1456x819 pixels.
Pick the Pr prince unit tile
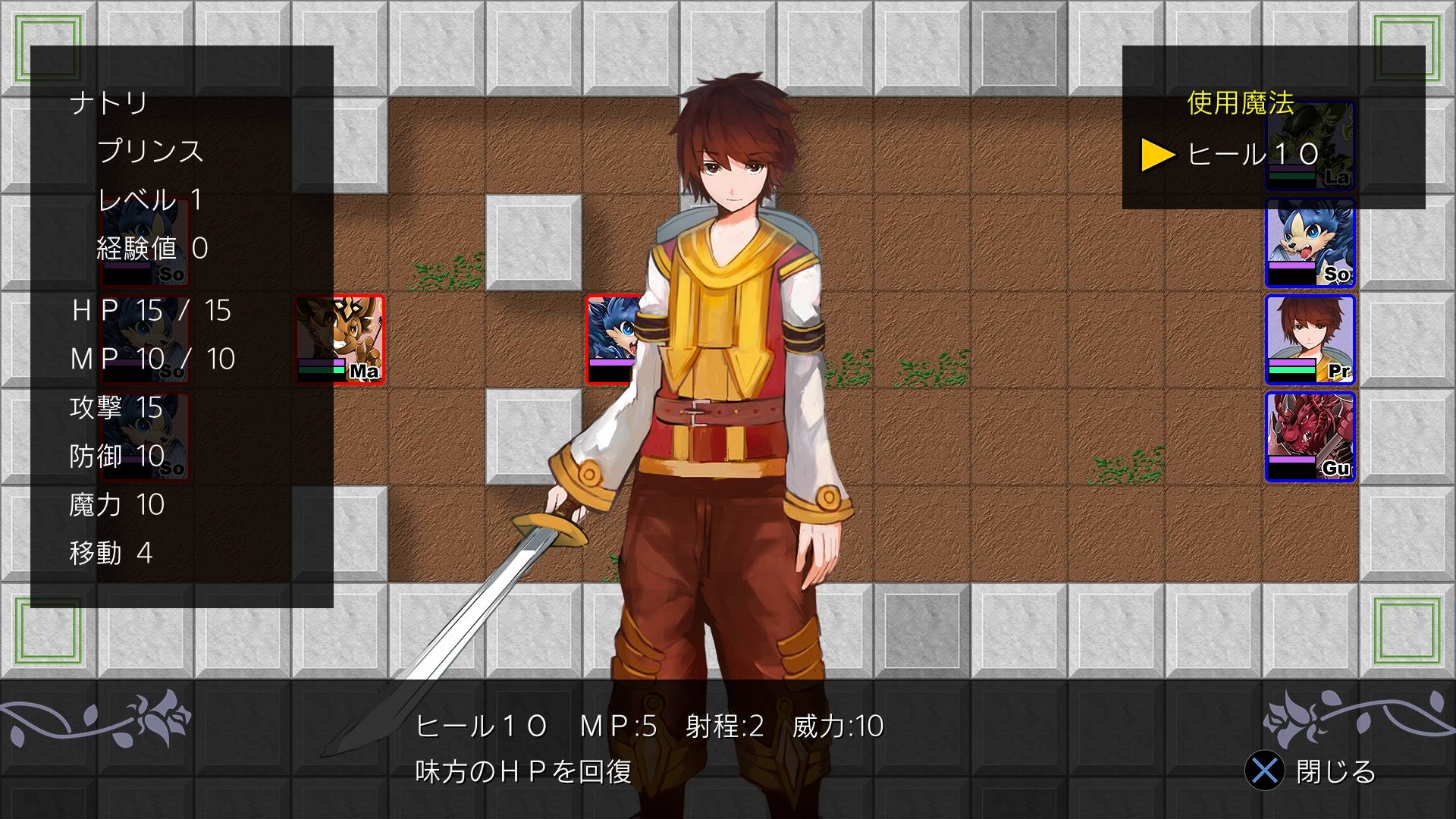1310,340
